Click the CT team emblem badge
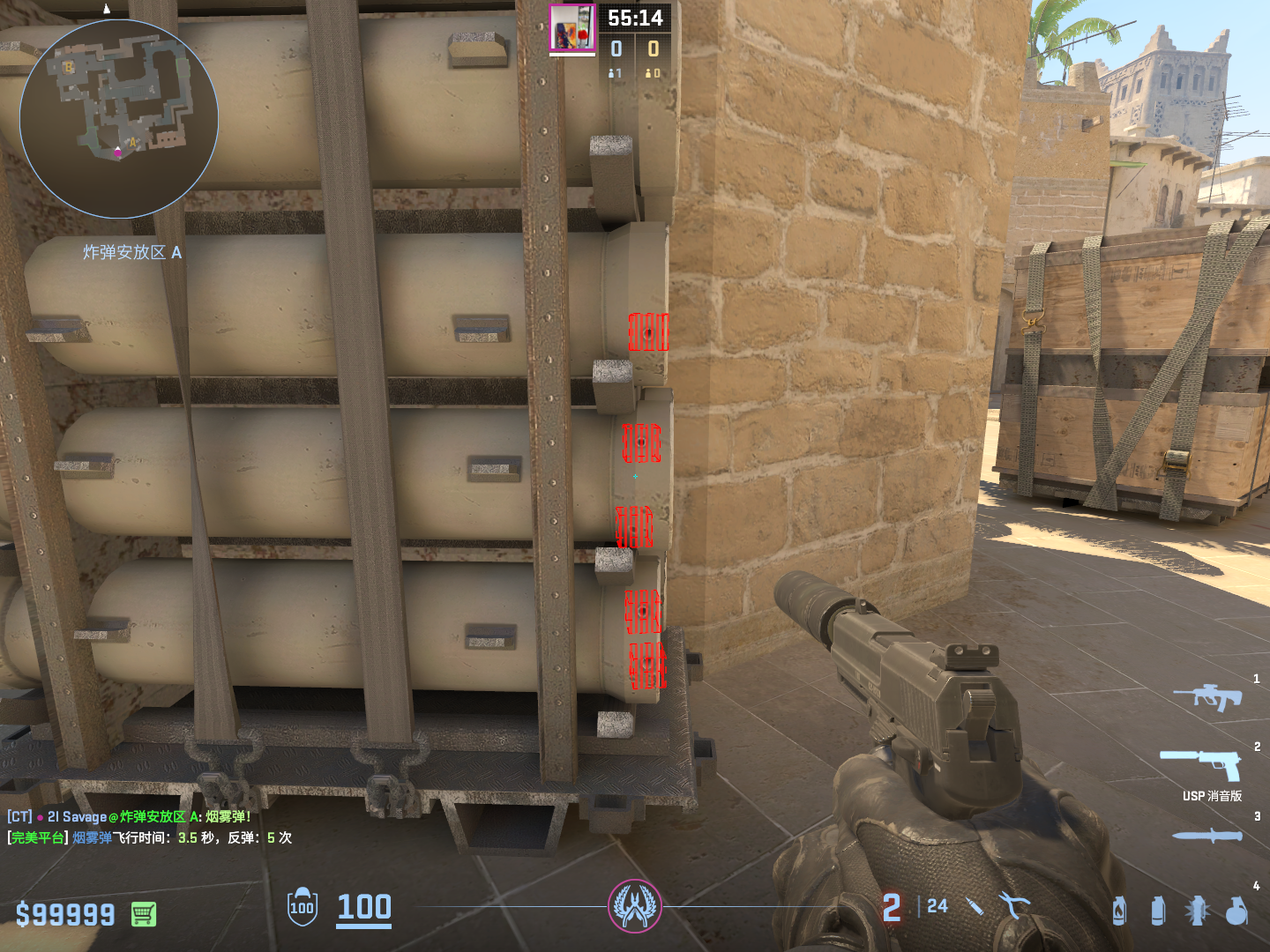This screenshot has height=952, width=1270. click(634, 906)
